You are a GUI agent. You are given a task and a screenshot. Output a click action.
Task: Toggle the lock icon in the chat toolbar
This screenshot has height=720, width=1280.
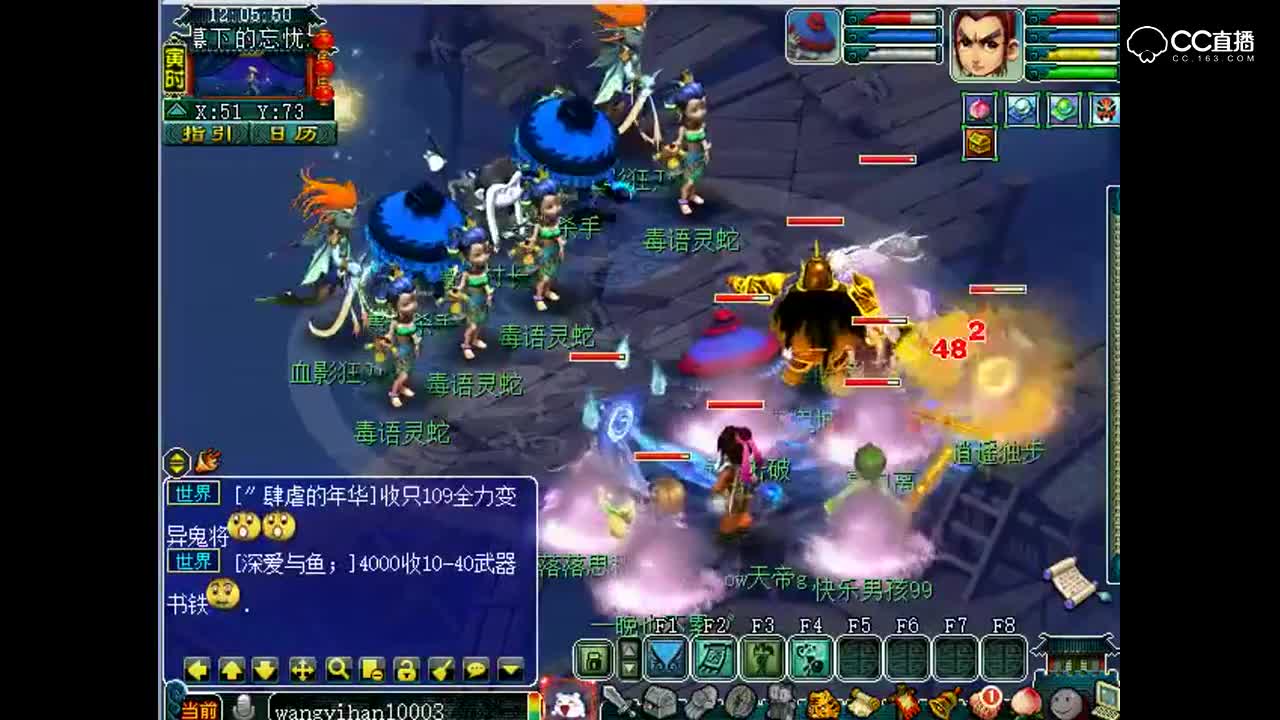tap(407, 670)
